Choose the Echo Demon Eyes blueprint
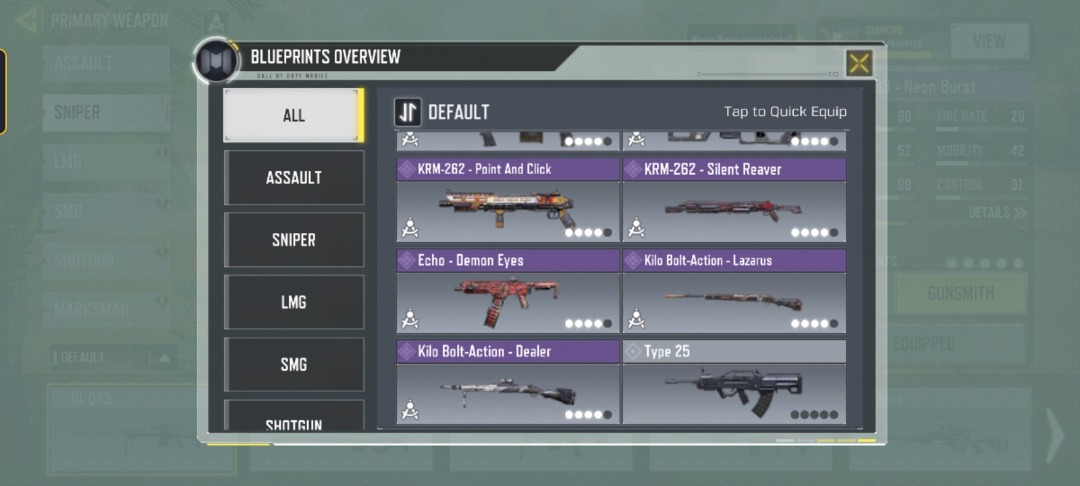 point(508,291)
